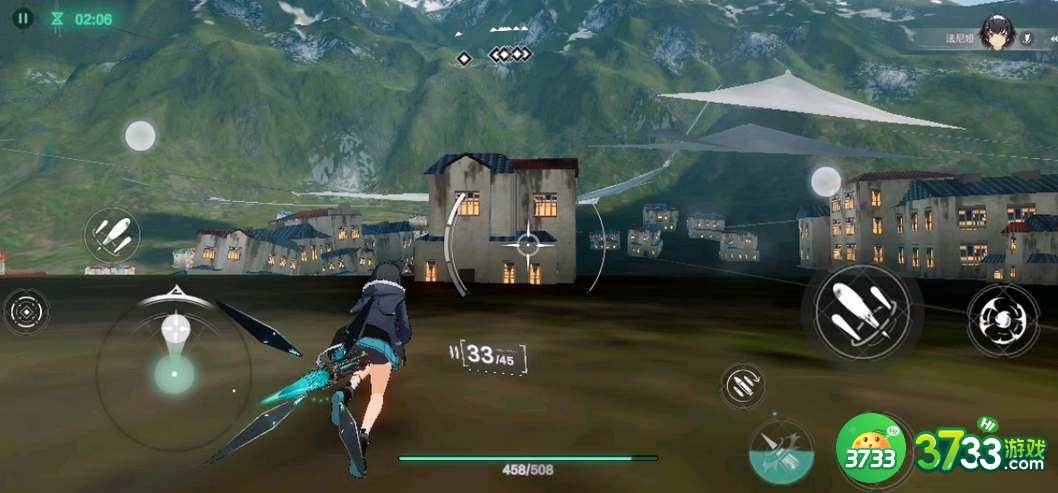Trigger the small missile skill beside the joystick

point(111,236)
